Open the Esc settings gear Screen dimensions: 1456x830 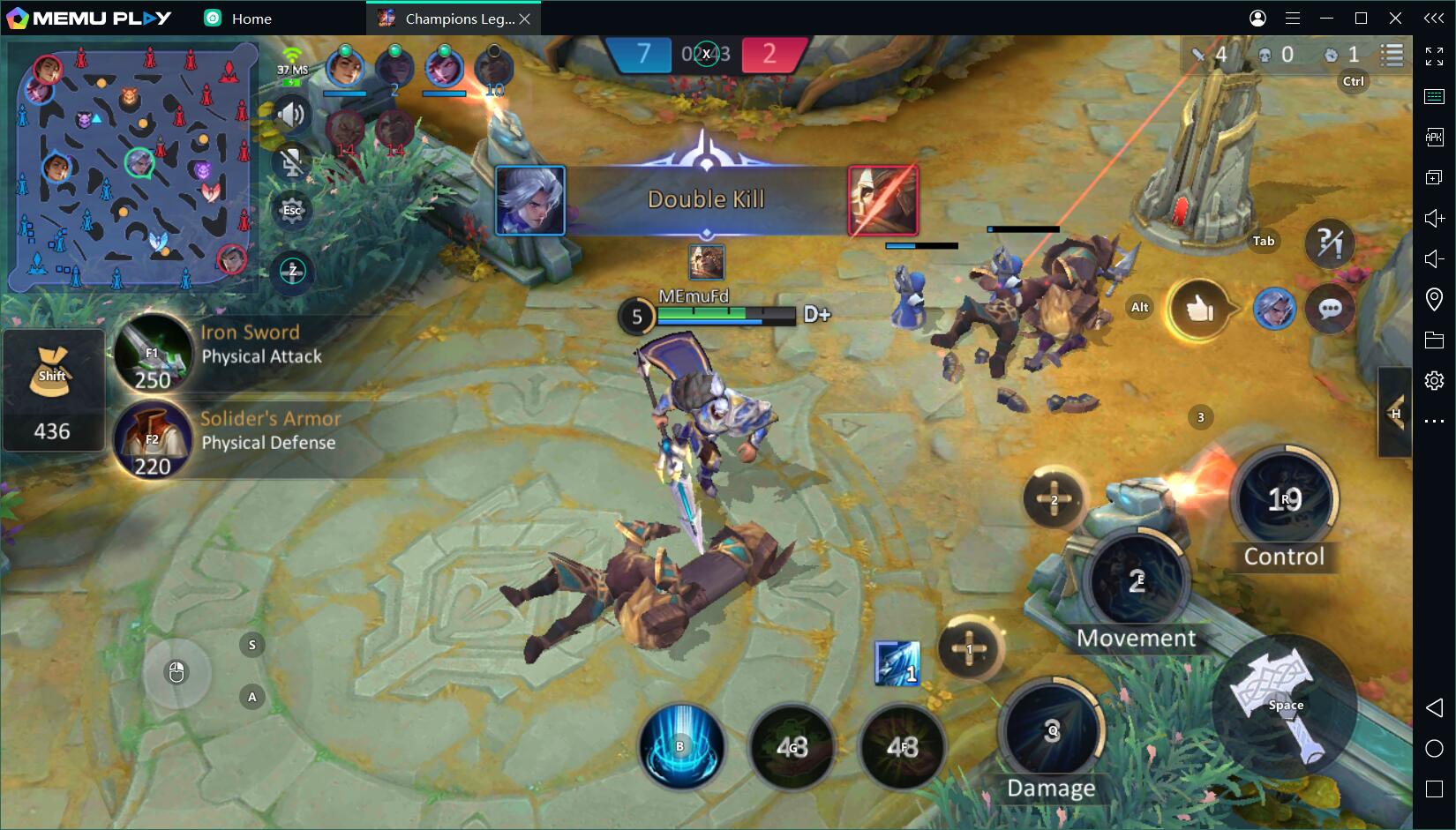pos(292,210)
